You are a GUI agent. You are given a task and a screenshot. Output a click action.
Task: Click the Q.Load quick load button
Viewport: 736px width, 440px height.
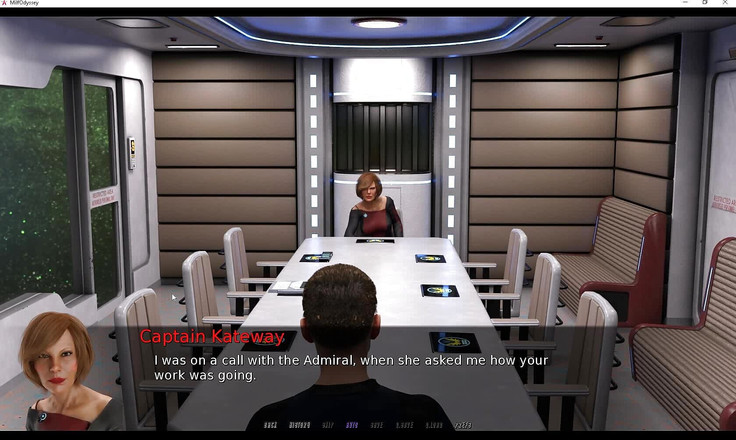click(433, 425)
